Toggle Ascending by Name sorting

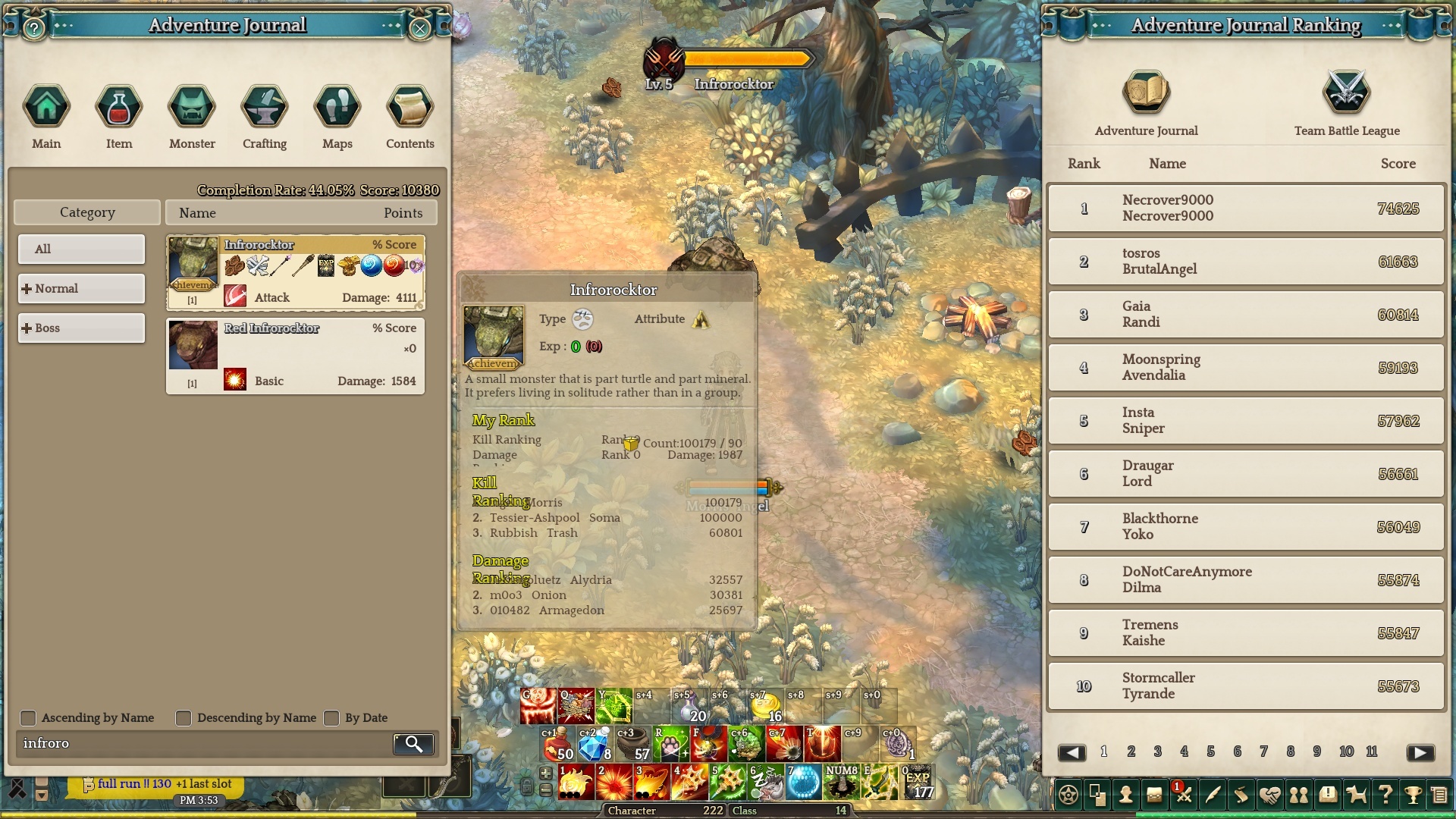28,717
